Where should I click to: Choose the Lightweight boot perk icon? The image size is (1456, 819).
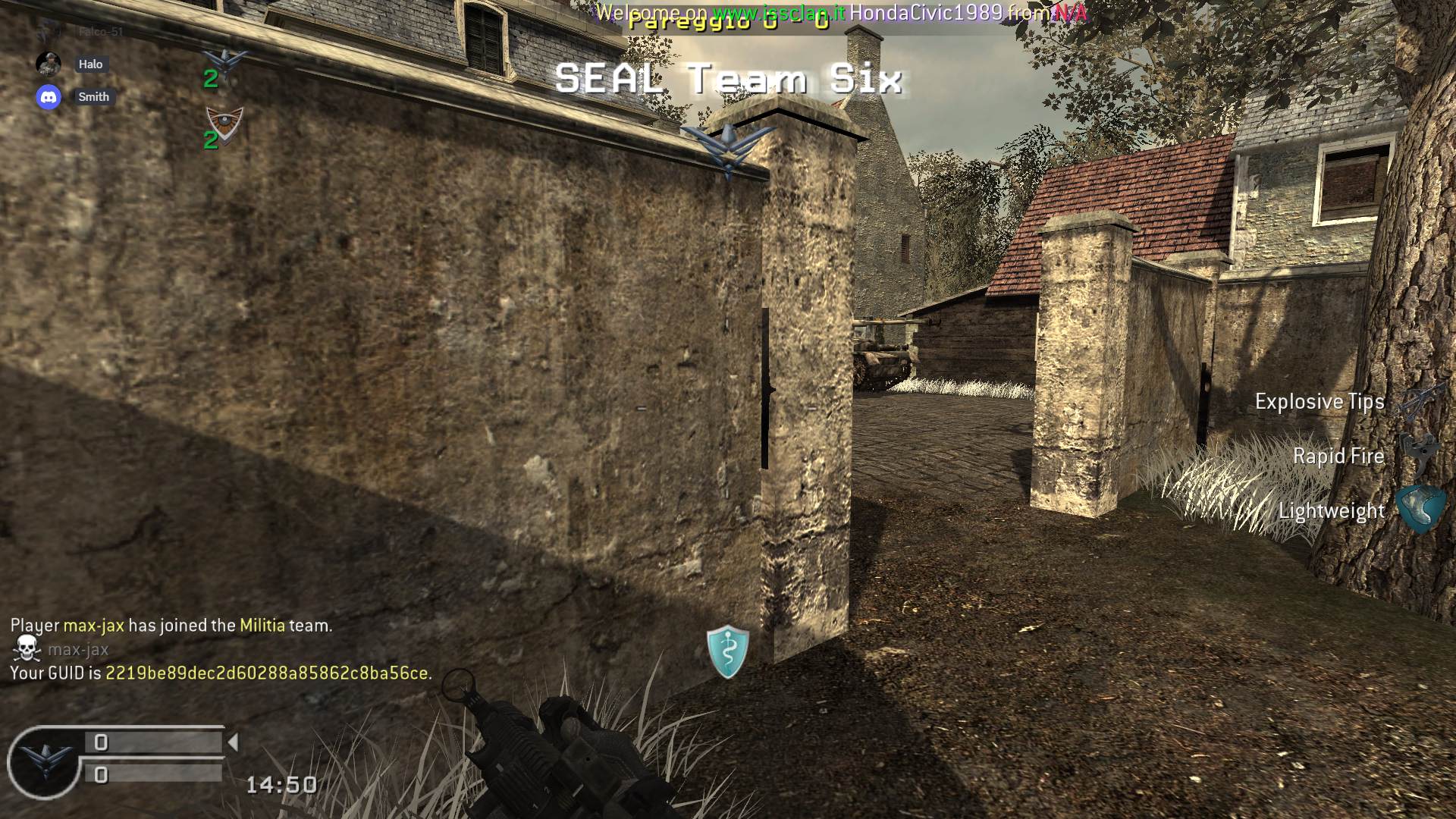(x=1419, y=510)
